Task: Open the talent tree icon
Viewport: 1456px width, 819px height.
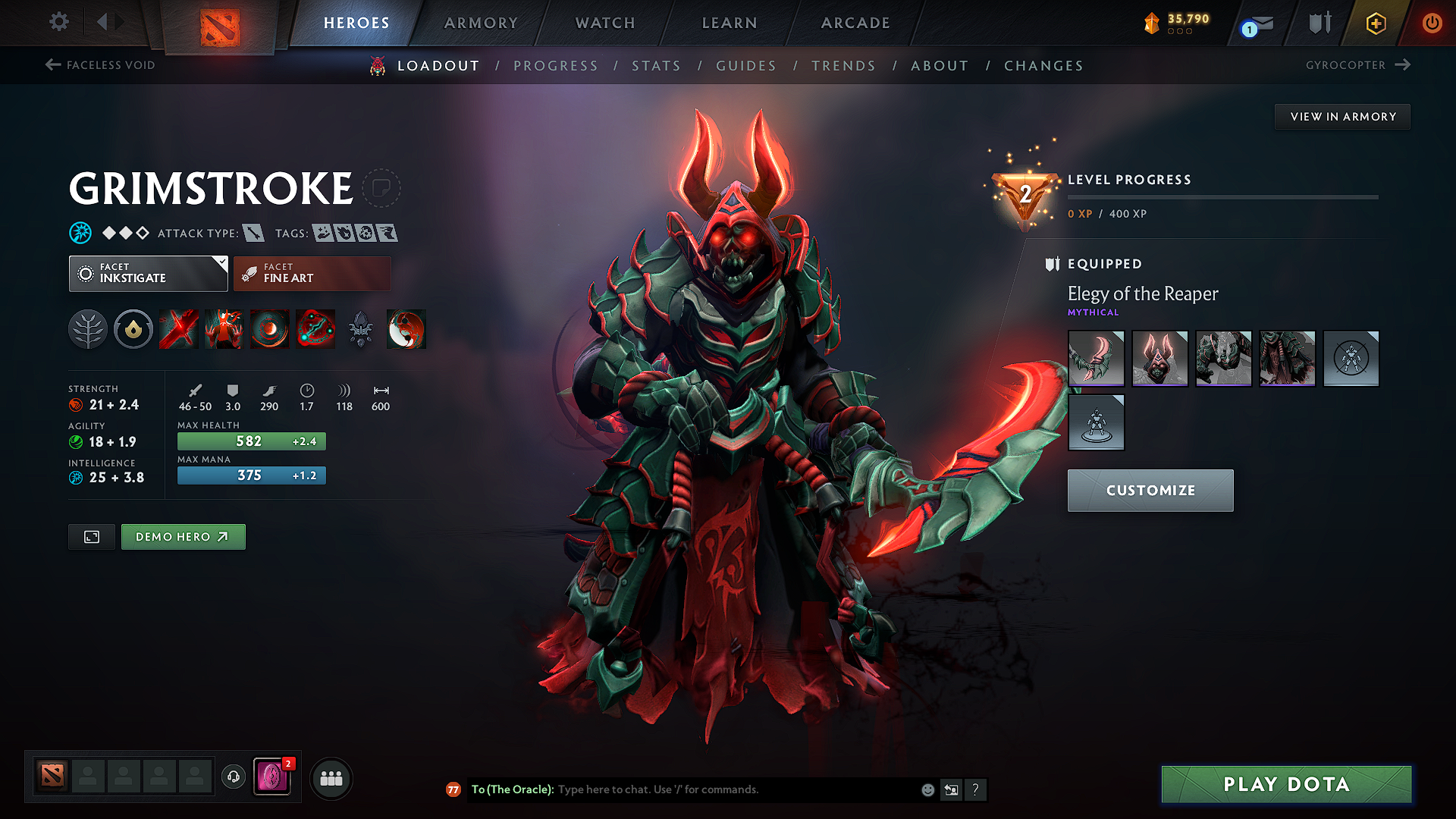Action: point(88,329)
